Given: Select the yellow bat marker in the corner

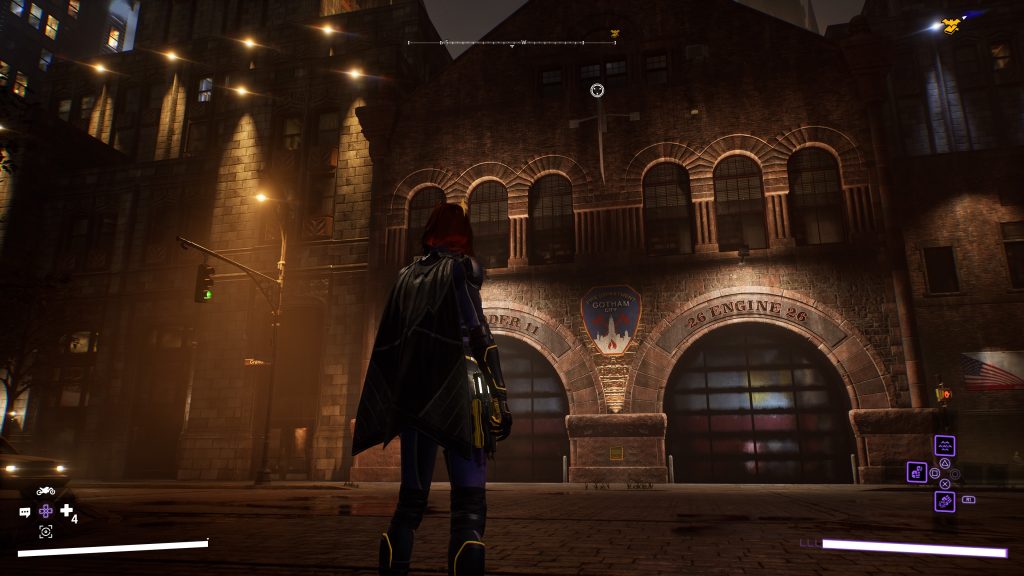Looking at the screenshot, I should click(x=951, y=24).
